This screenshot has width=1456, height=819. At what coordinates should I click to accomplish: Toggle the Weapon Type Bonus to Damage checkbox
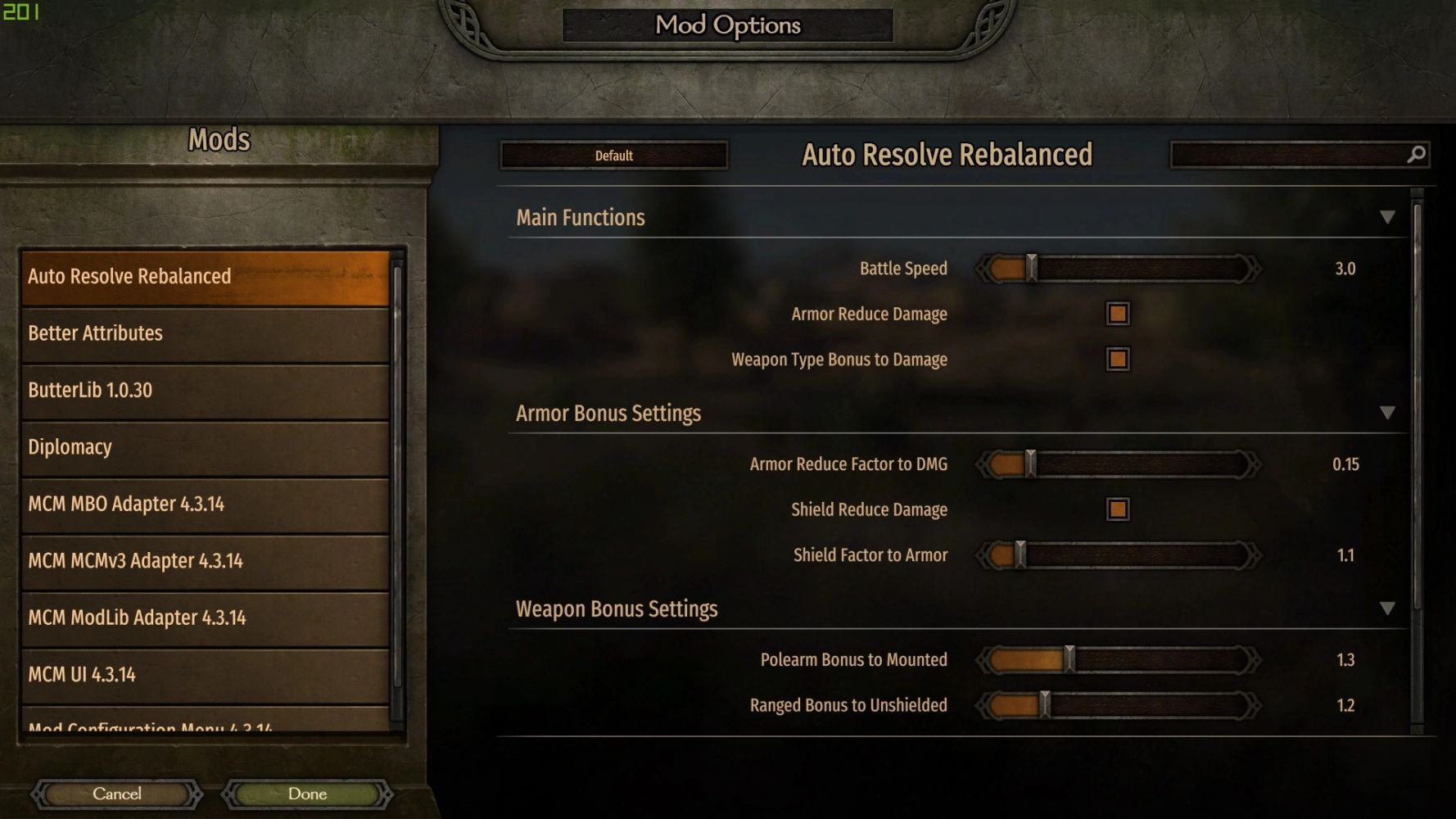coord(1118,360)
